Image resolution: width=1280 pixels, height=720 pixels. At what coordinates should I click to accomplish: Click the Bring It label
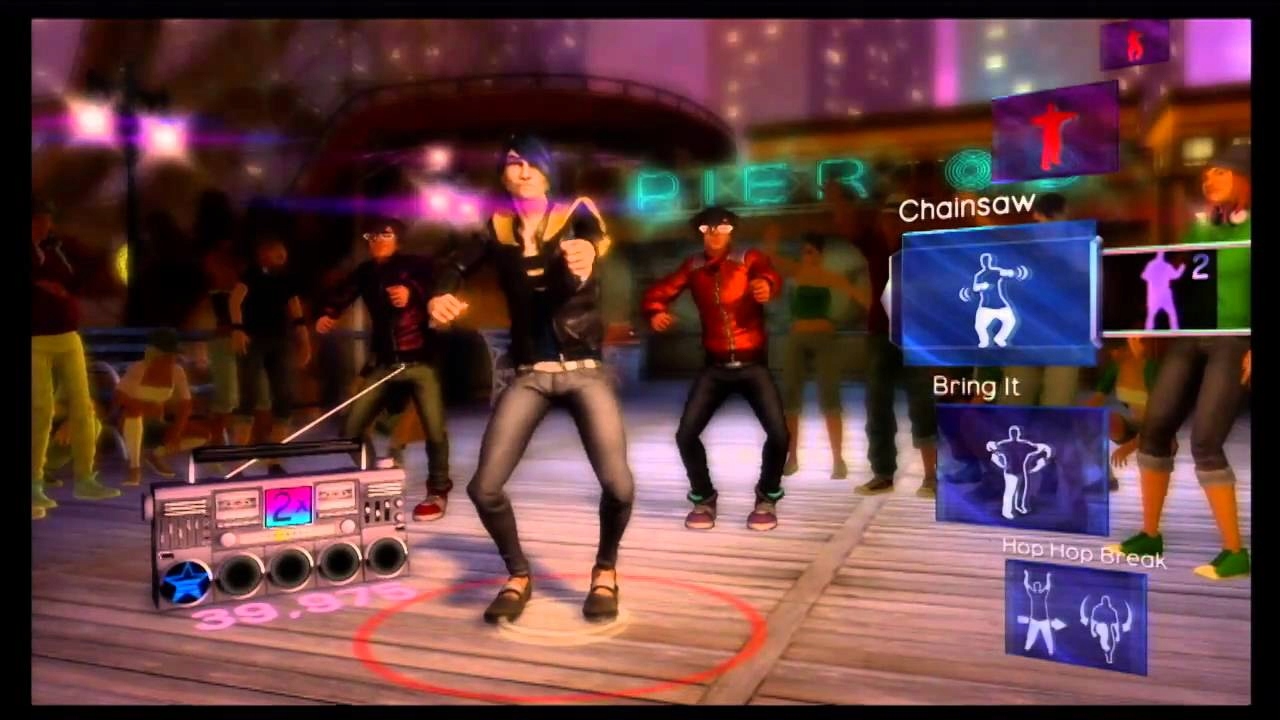(x=975, y=388)
